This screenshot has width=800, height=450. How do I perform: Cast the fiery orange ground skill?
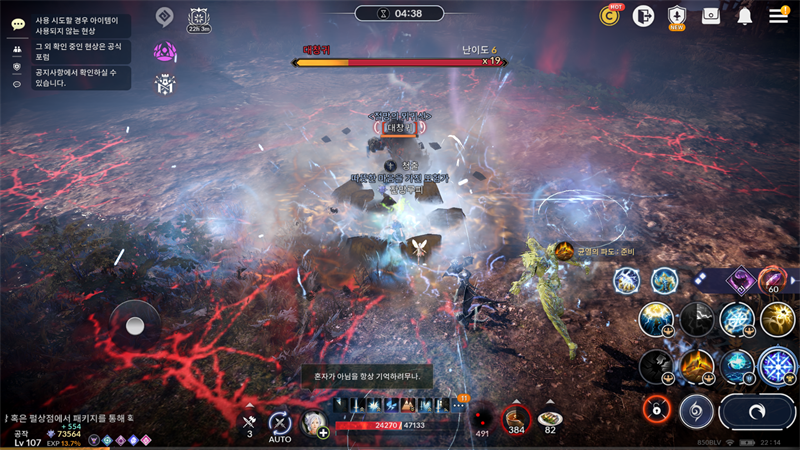tap(697, 366)
